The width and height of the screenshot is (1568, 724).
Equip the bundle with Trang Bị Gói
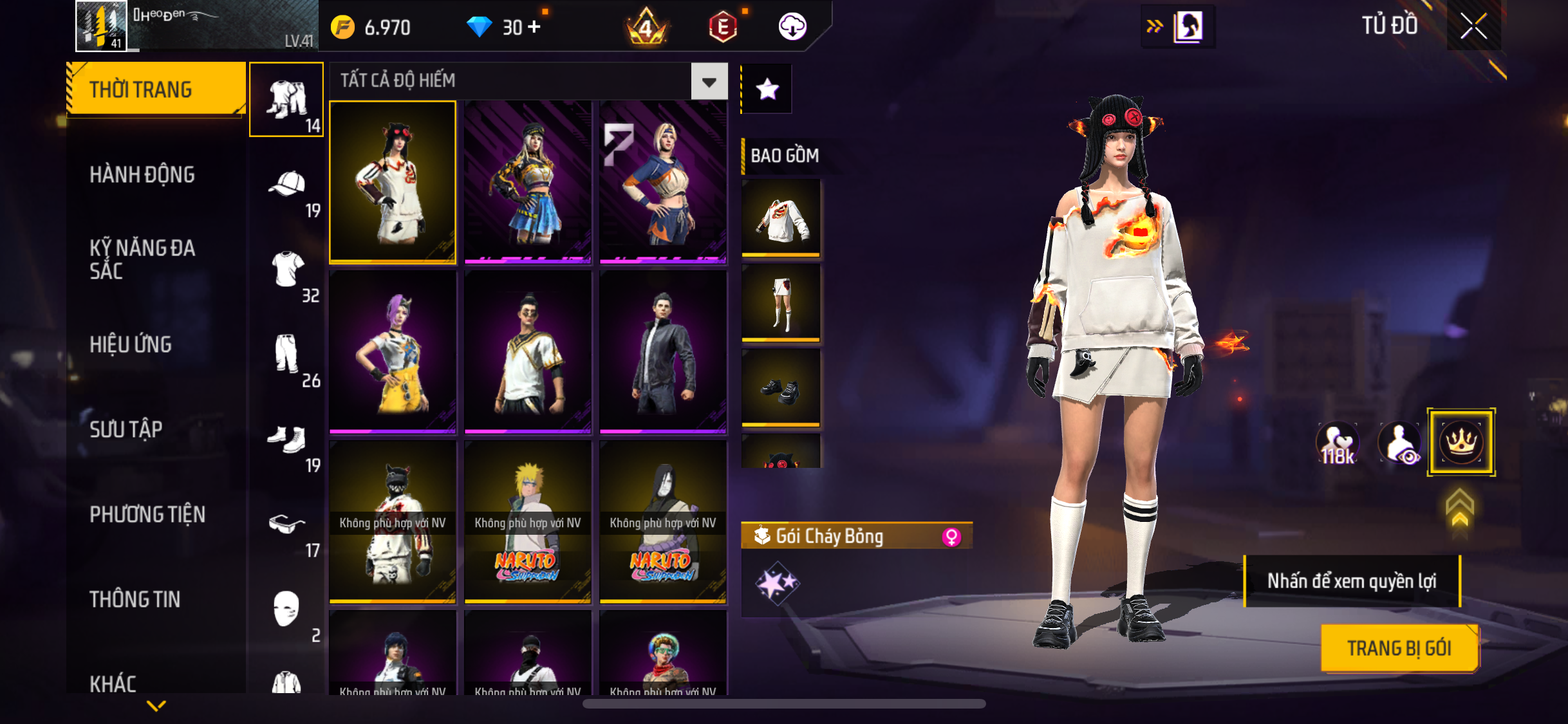pyautogui.click(x=1399, y=648)
